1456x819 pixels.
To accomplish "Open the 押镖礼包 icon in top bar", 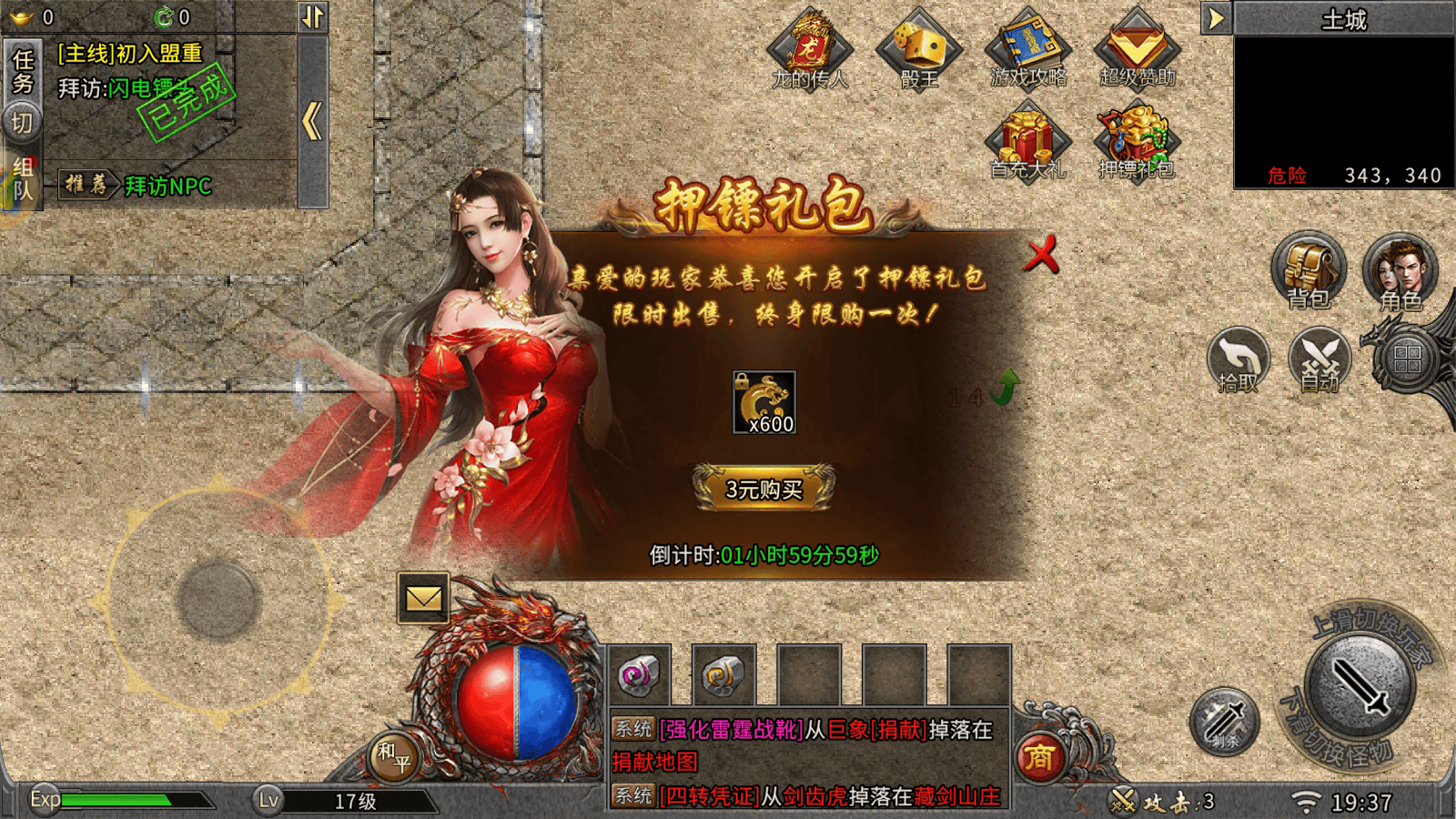I will pyautogui.click(x=1137, y=143).
